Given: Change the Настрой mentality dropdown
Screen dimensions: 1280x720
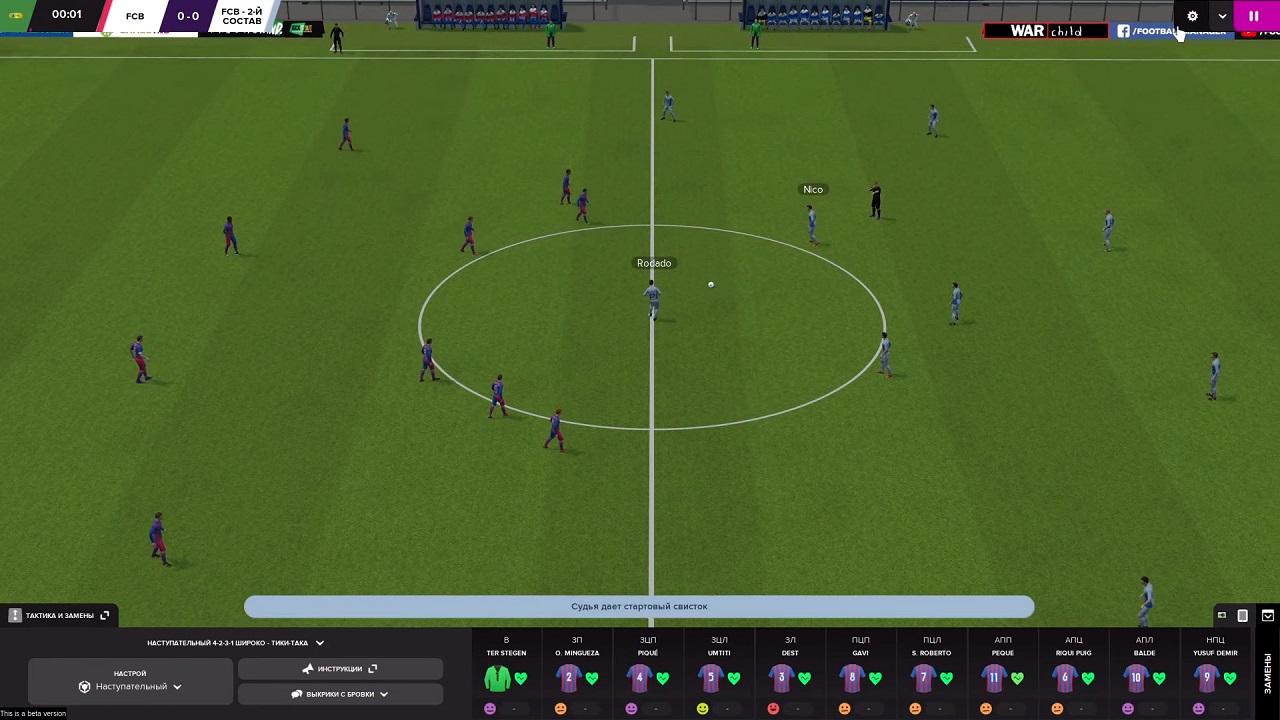Looking at the screenshot, I should pos(130,687).
